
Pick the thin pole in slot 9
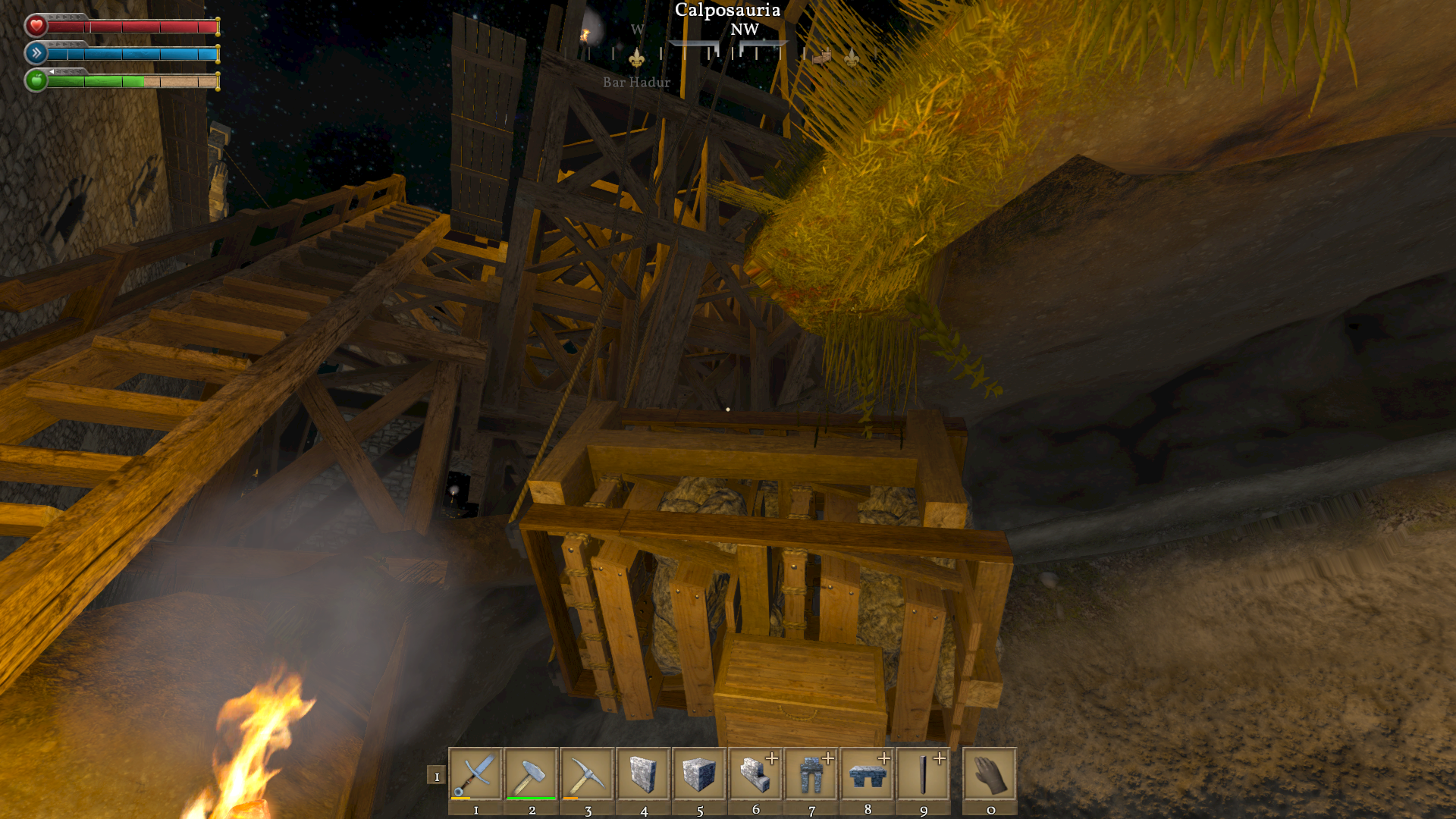(x=923, y=774)
